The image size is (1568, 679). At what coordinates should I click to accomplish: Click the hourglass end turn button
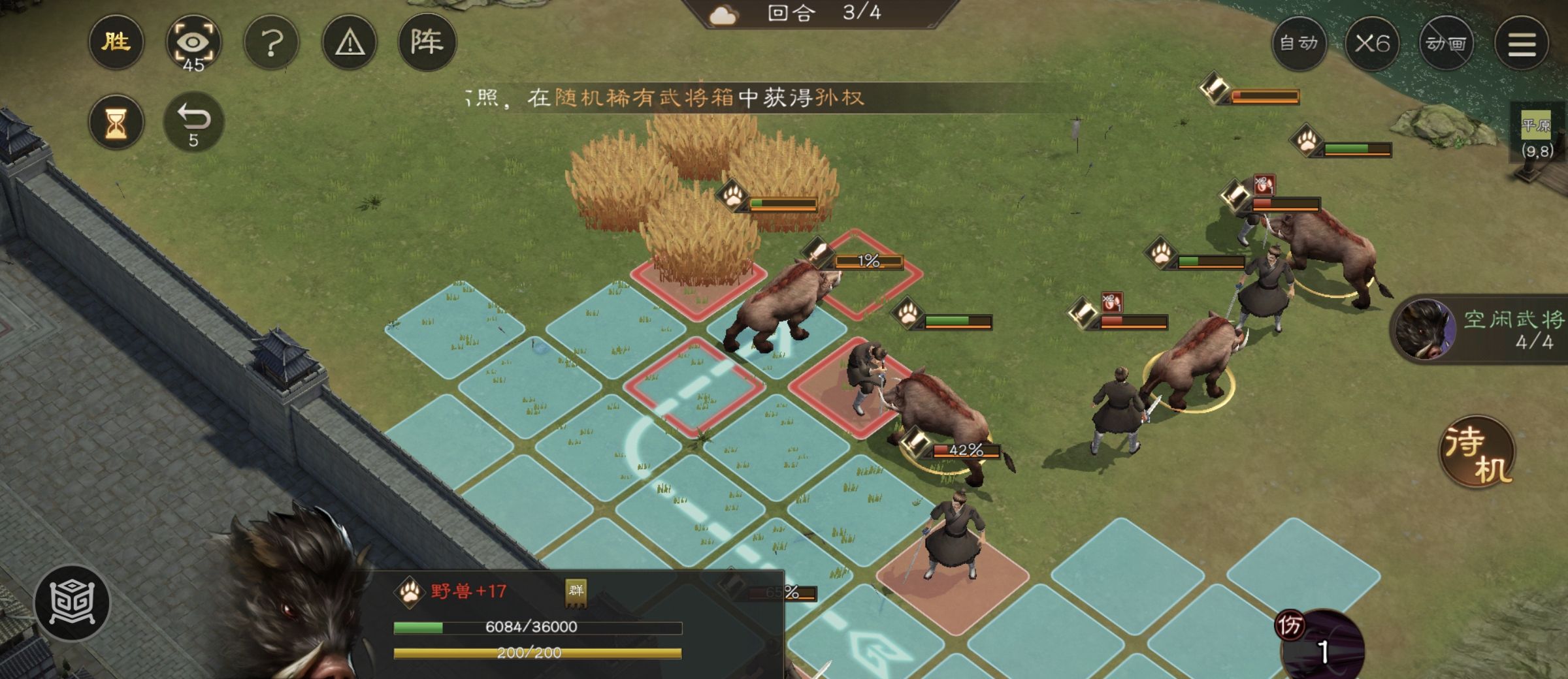116,123
